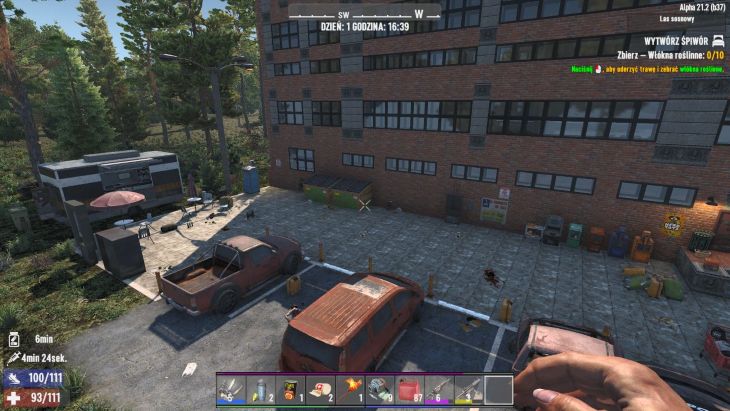
Task: Equip the burning torch from the hotbar
Action: click(350, 390)
